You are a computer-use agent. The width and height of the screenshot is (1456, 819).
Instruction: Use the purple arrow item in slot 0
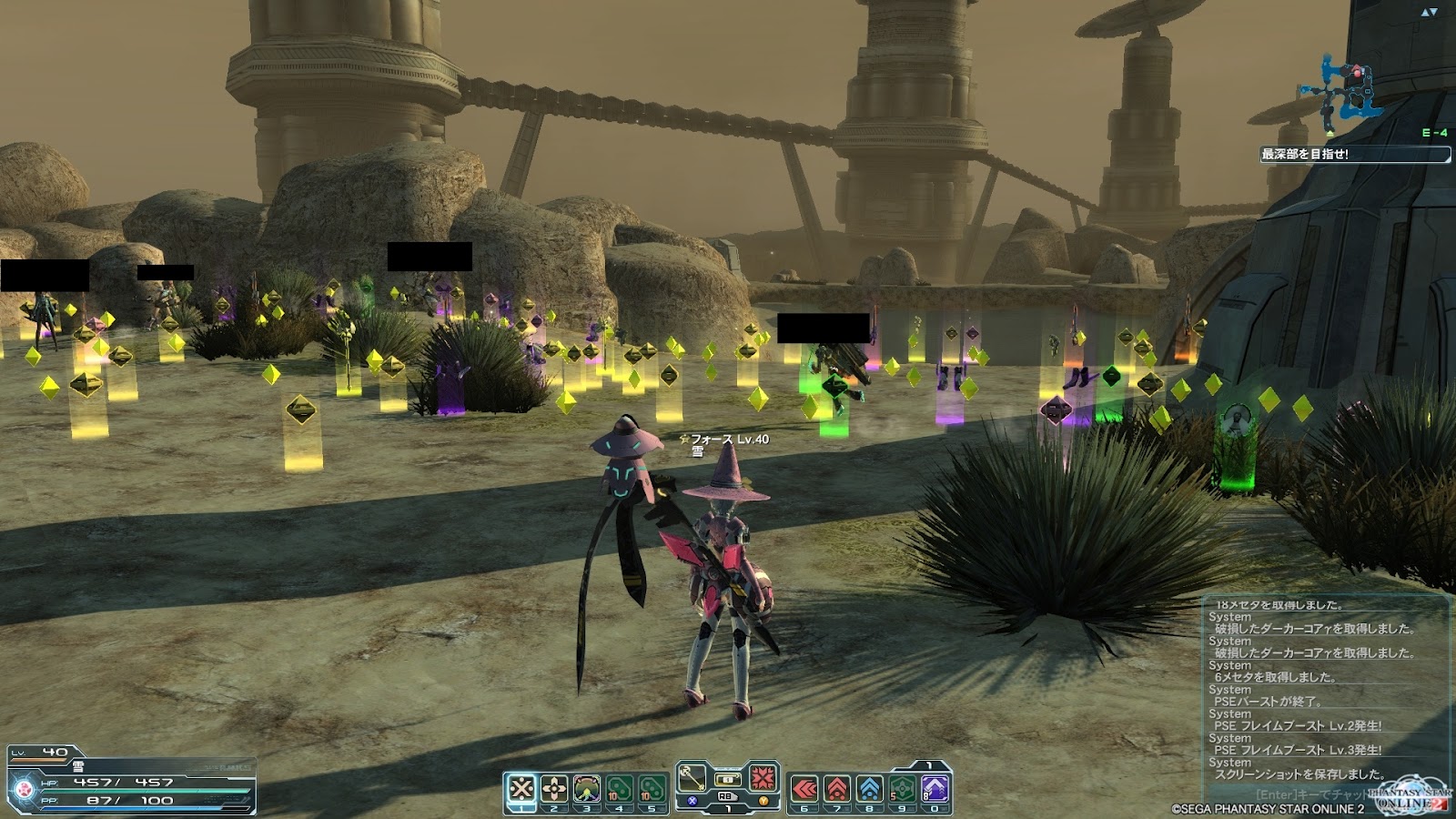935,788
